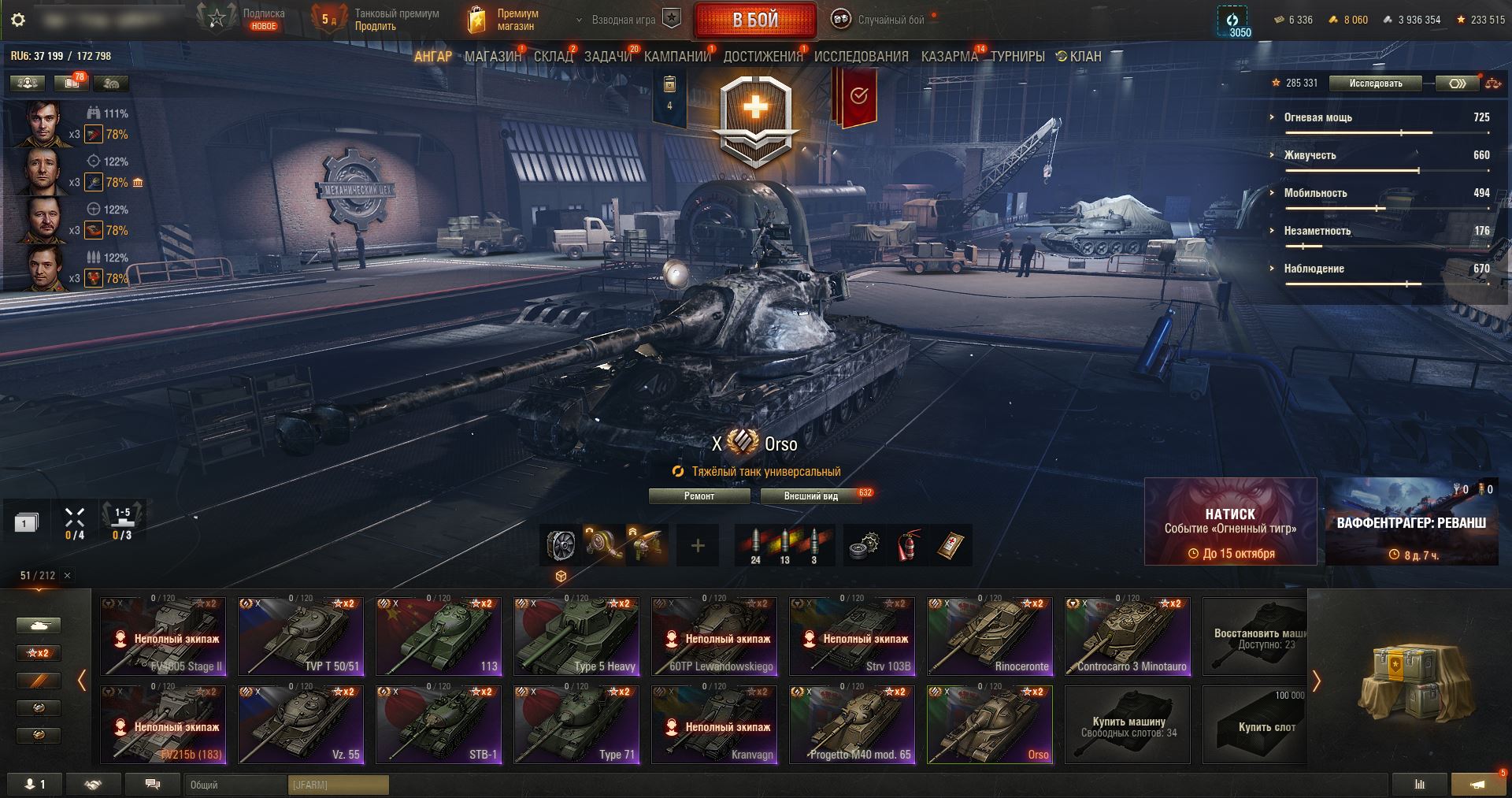Open the Внешний вид customization
1512x798 pixels.
click(810, 496)
